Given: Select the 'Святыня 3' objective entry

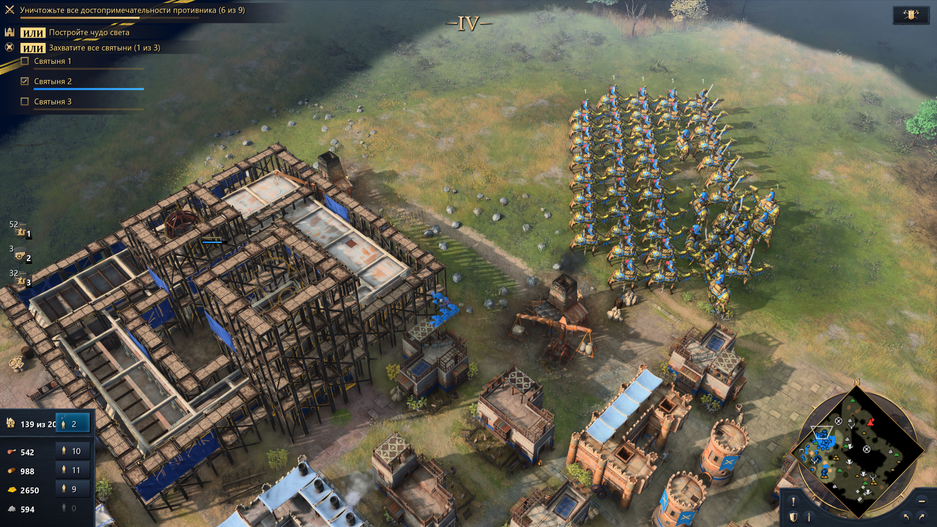Looking at the screenshot, I should pos(52,102).
